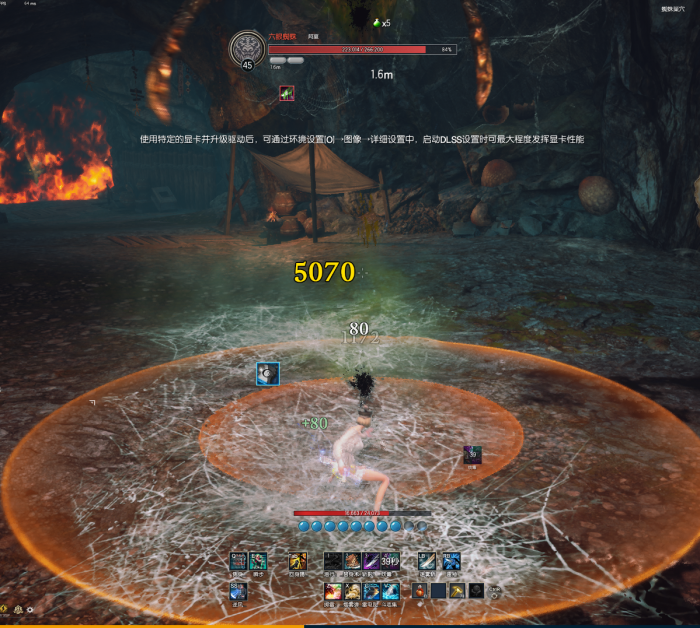Activate the fiery explosion skill icon
The image size is (700, 628).
(333, 591)
